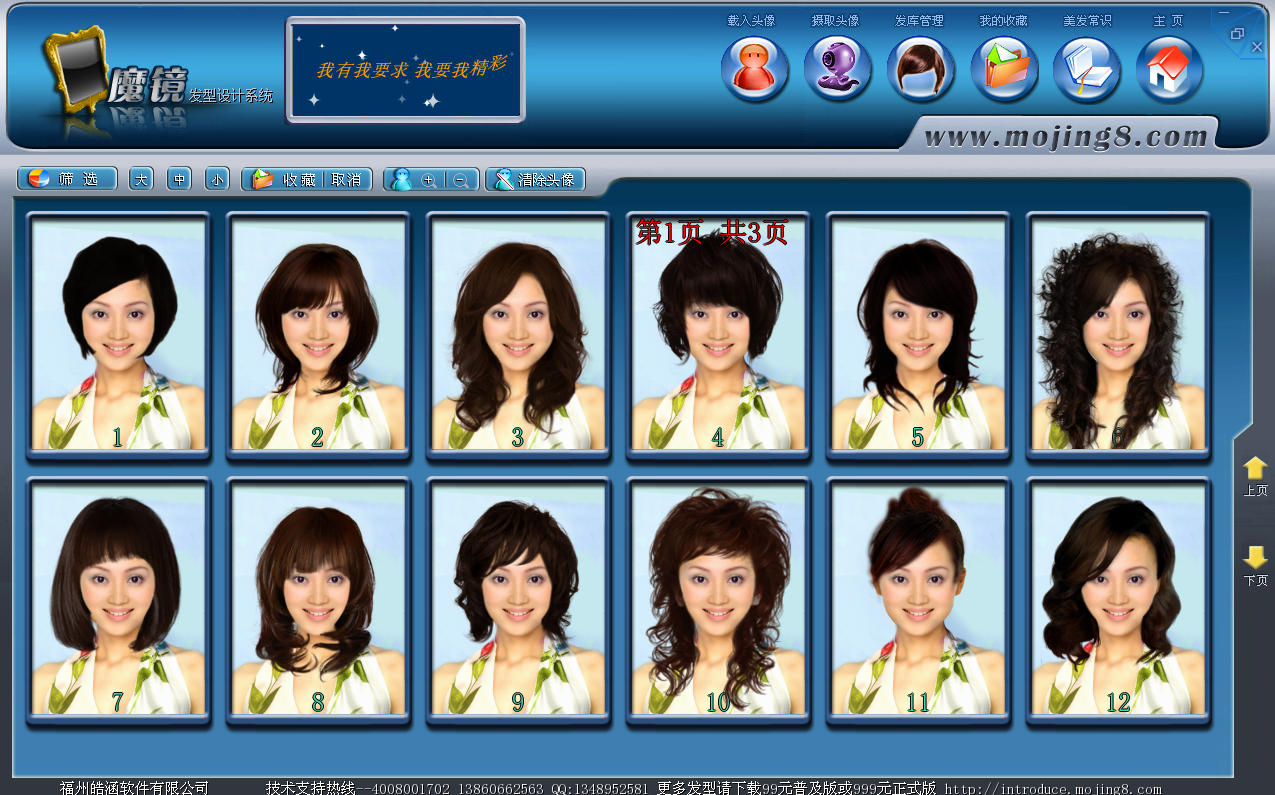Pick hairstyle number 11 with top bun

click(x=918, y=600)
